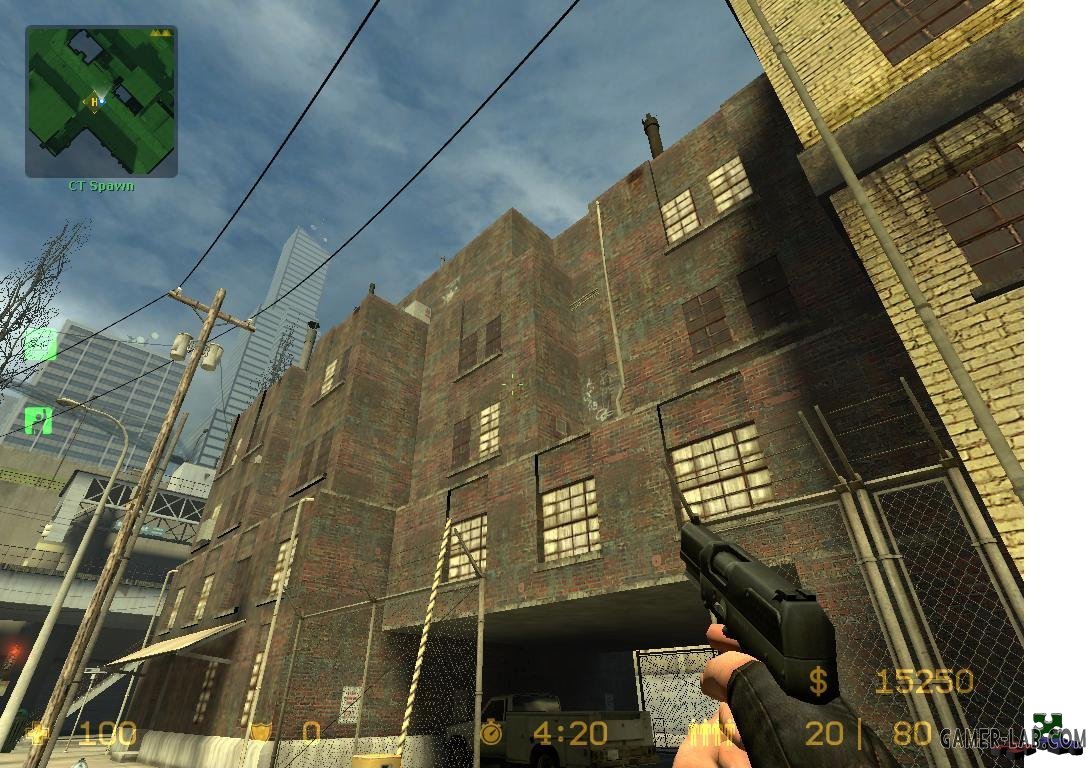The height and width of the screenshot is (768, 1090).
Task: Click the radar minimap
Action: pos(101,101)
